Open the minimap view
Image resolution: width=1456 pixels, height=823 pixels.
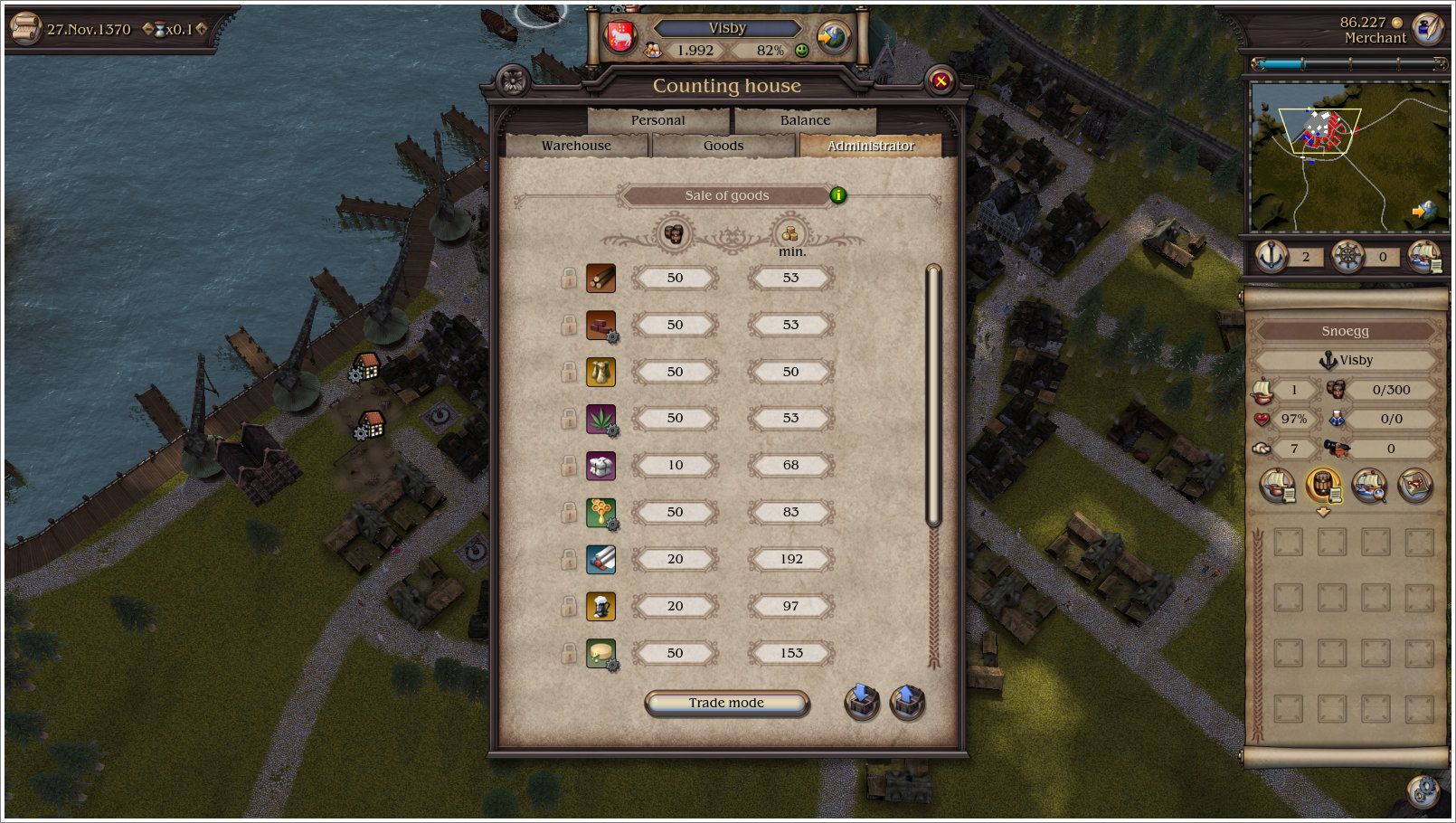(1347, 156)
